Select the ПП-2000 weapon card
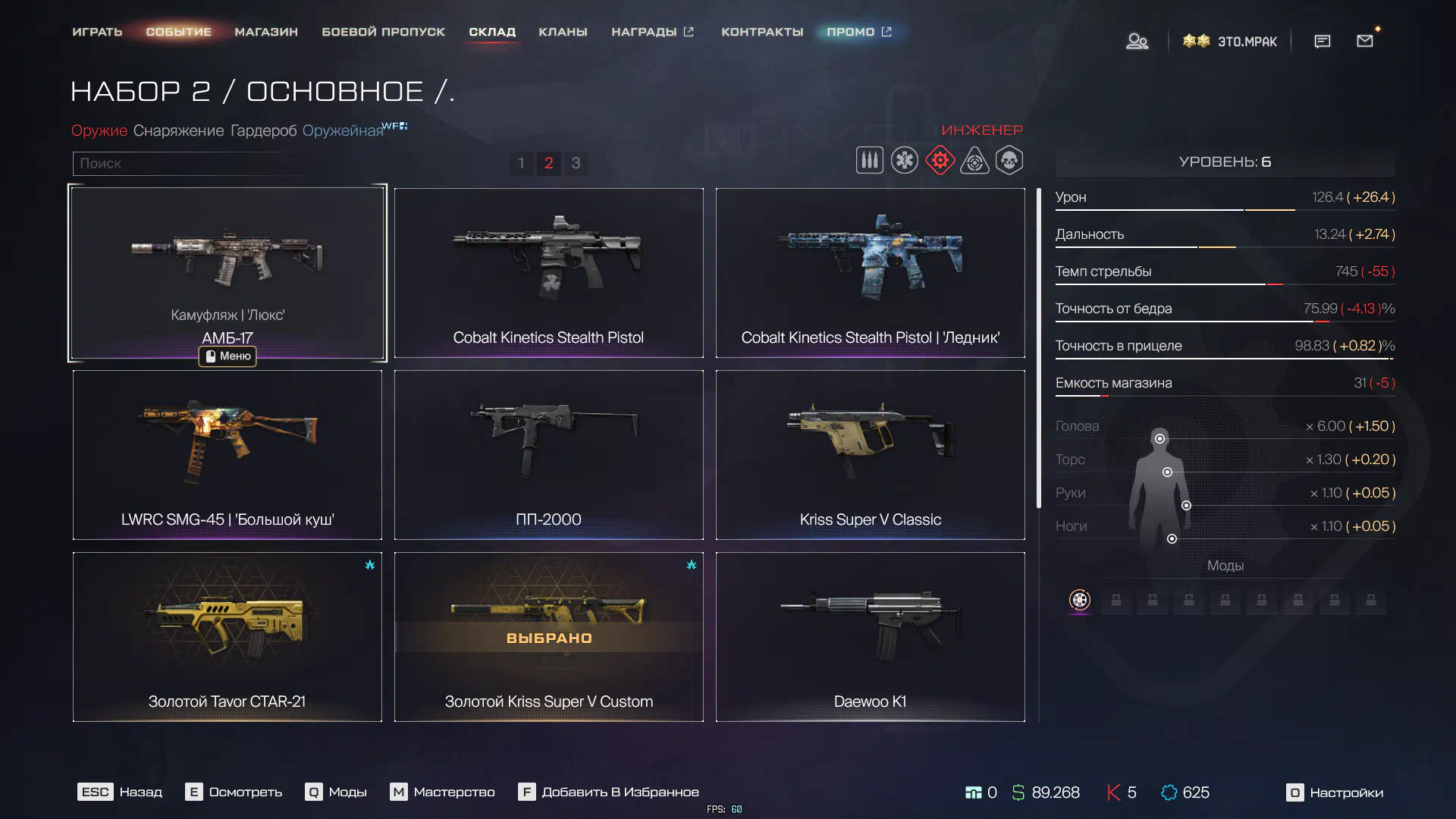1456x819 pixels. tap(548, 454)
